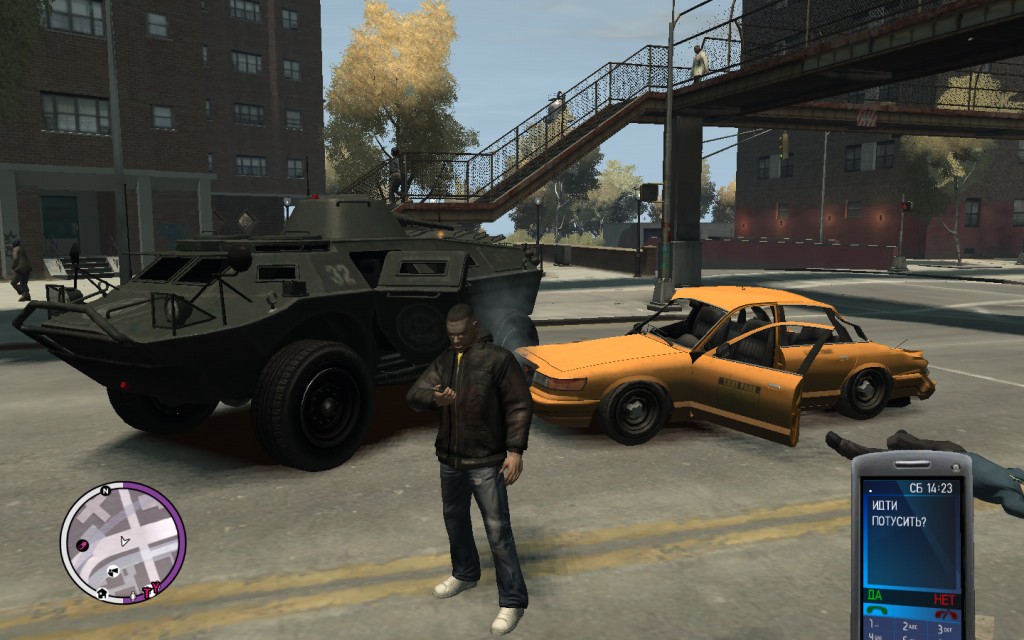Tap the phone keypad's 2 ABC key
Screen dimensions: 1024x640
pos(909,628)
